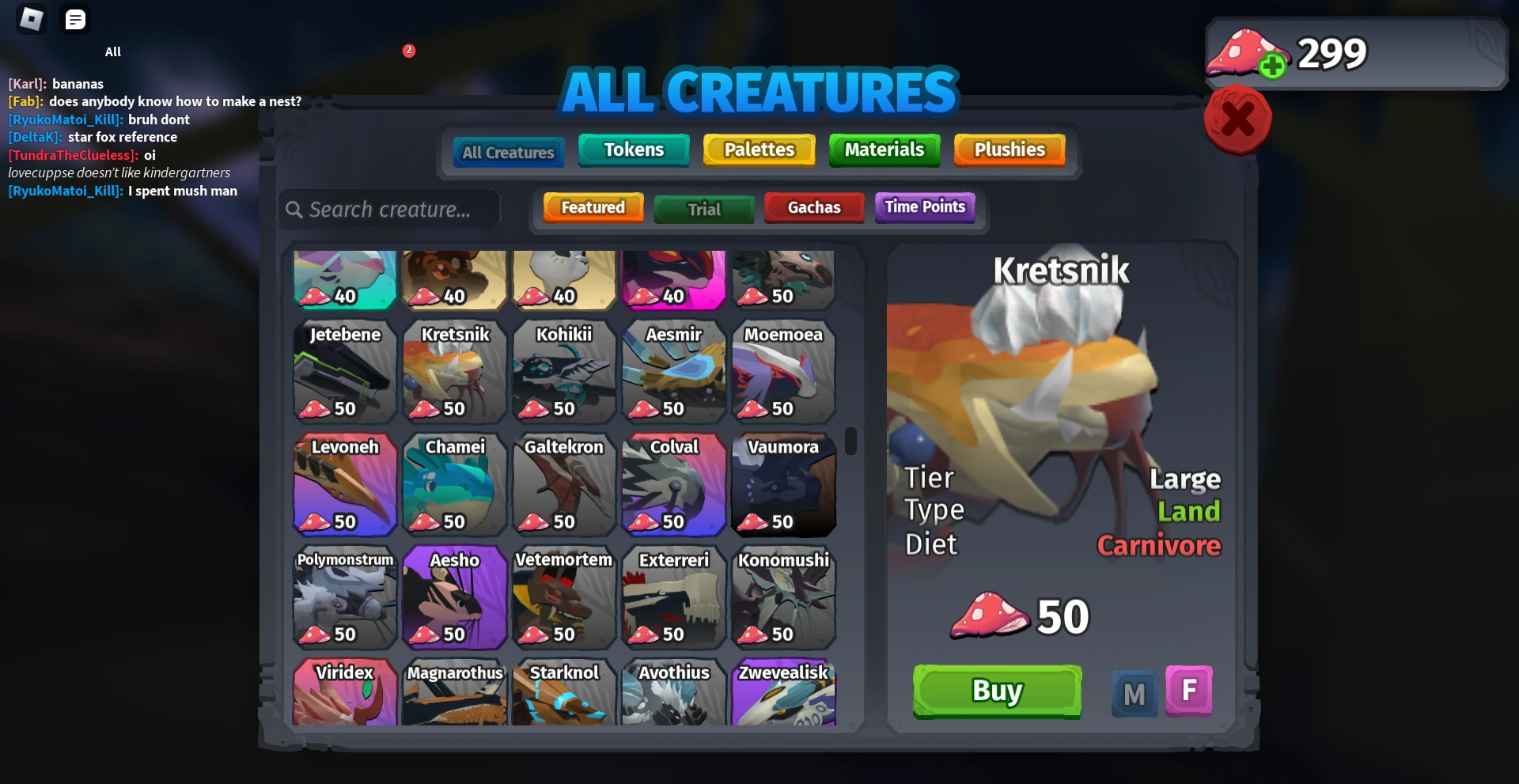Image resolution: width=1519 pixels, height=784 pixels.
Task: Click the search magnifier icon
Action: pos(294,209)
